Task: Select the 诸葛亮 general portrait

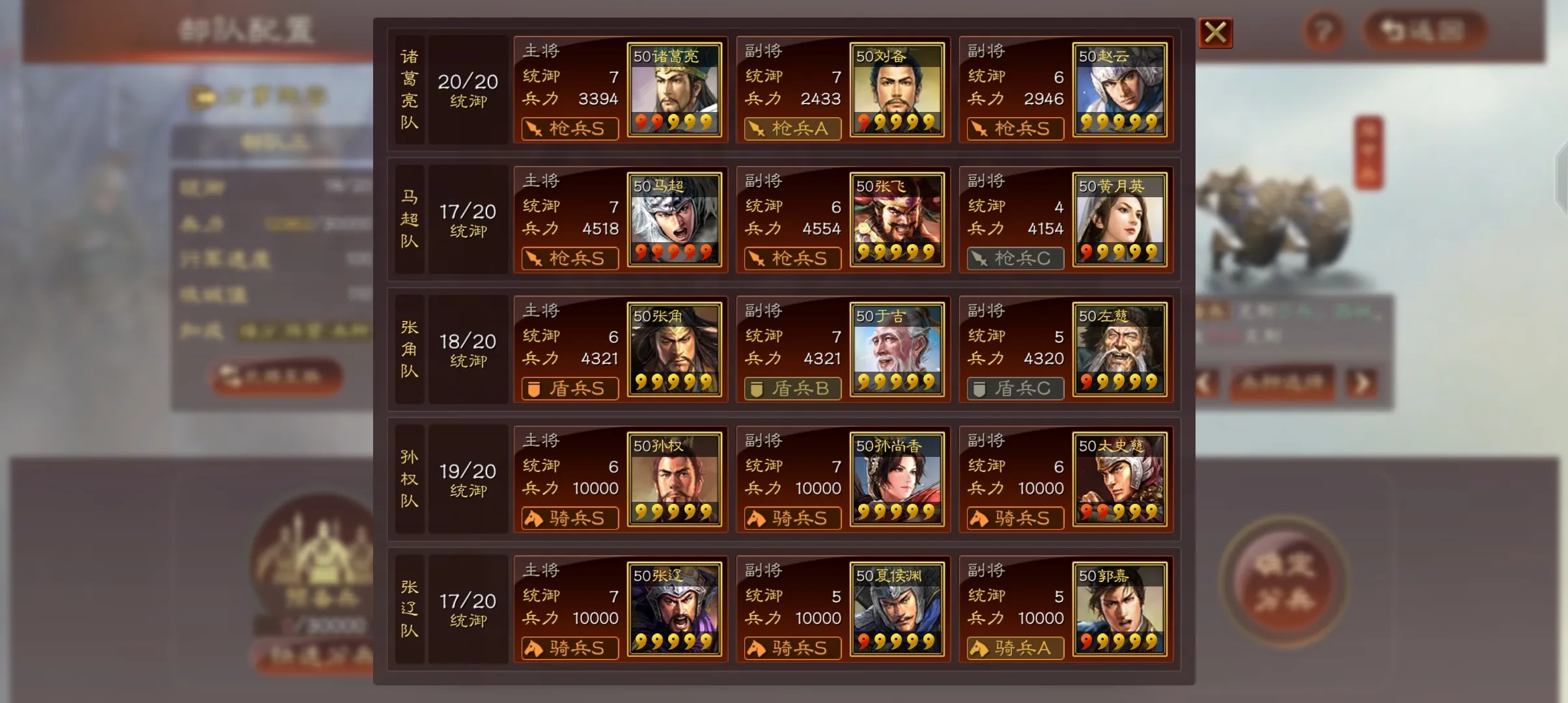Action: [x=674, y=90]
